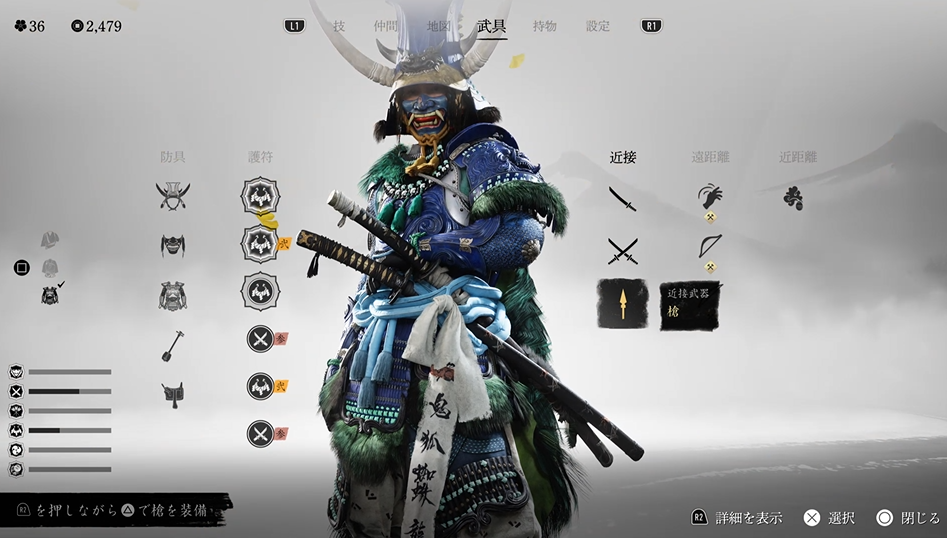Select the throwing hand ranged slot
This screenshot has height=538, width=947.
tap(710, 196)
